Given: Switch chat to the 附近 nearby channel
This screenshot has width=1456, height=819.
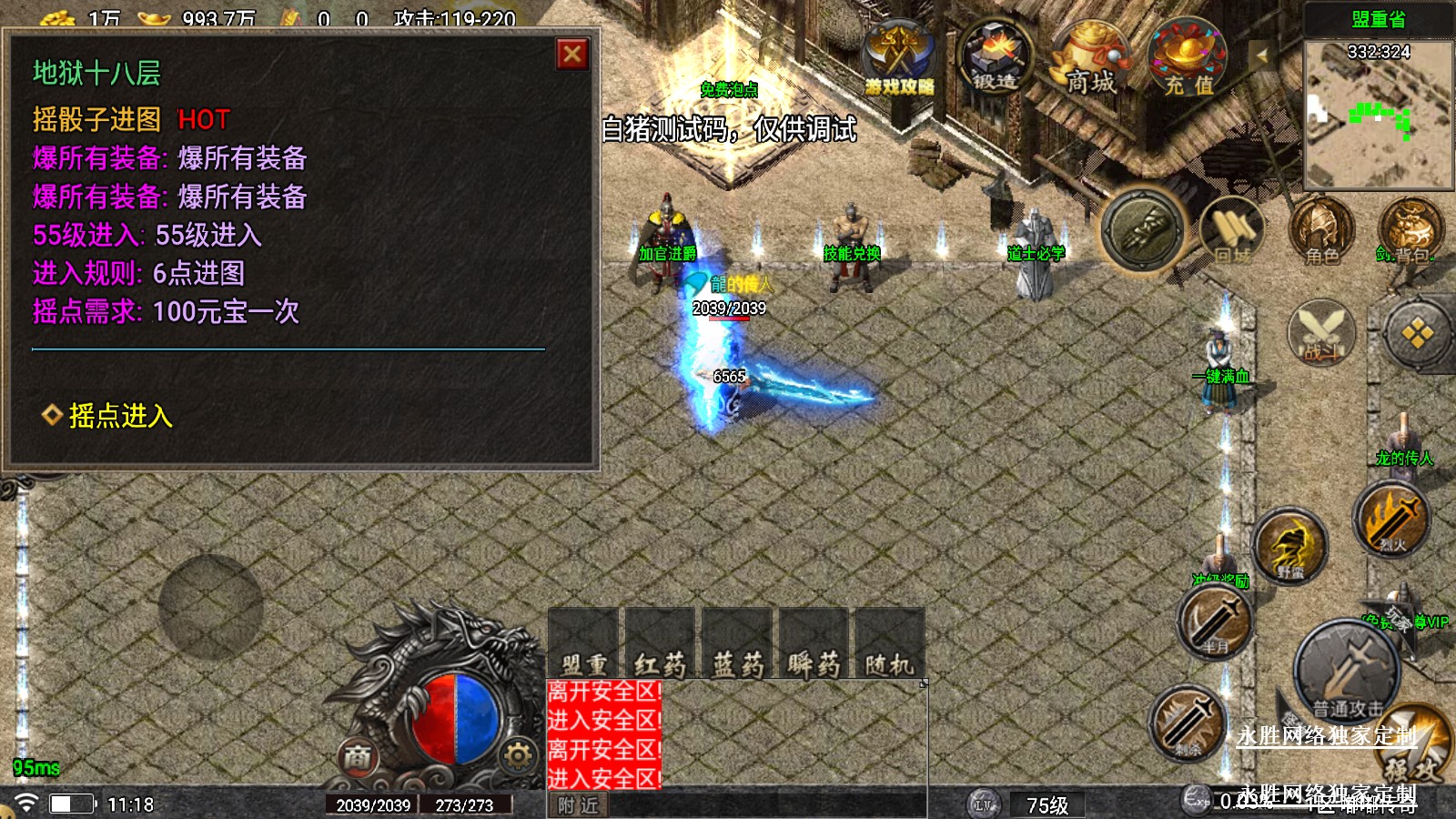Looking at the screenshot, I should [579, 805].
